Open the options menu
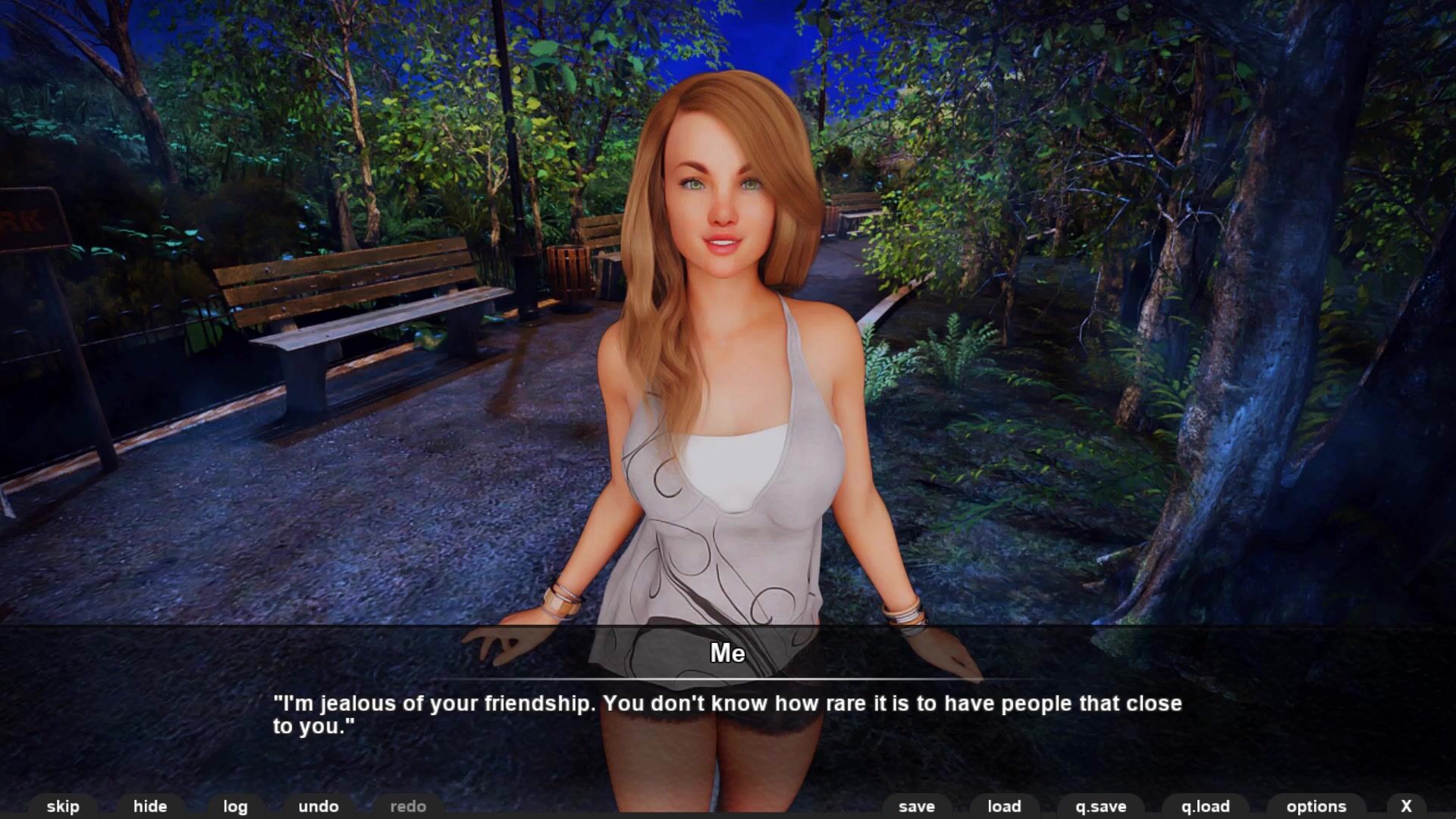This screenshot has width=1456, height=819. tap(1316, 806)
